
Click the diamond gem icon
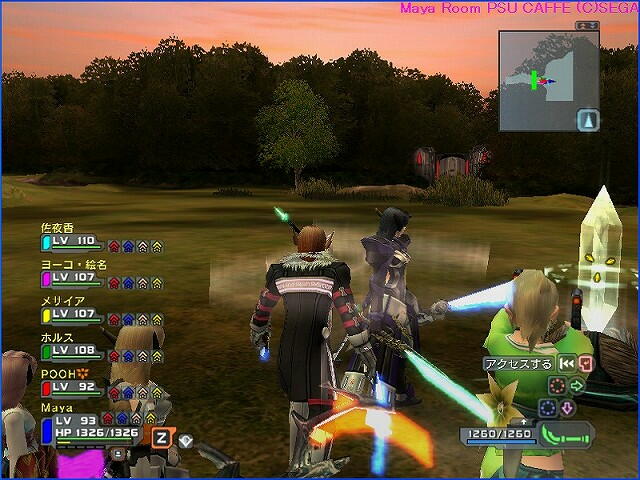coord(186,438)
